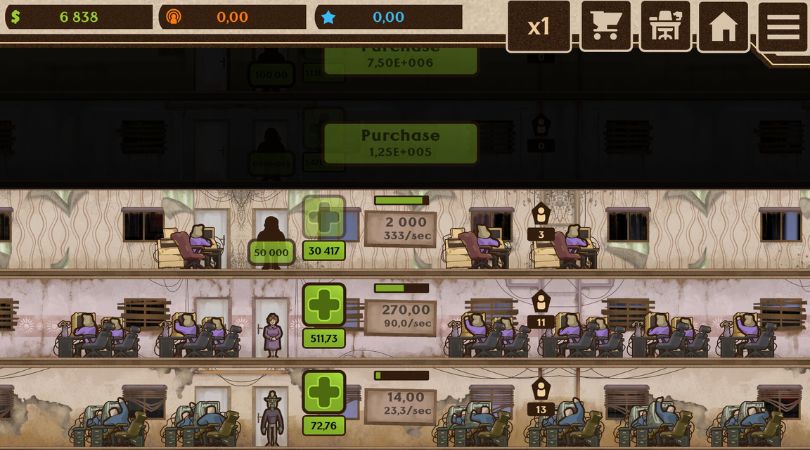
Task: Click the level 3 floor badge
Action: 541,222
